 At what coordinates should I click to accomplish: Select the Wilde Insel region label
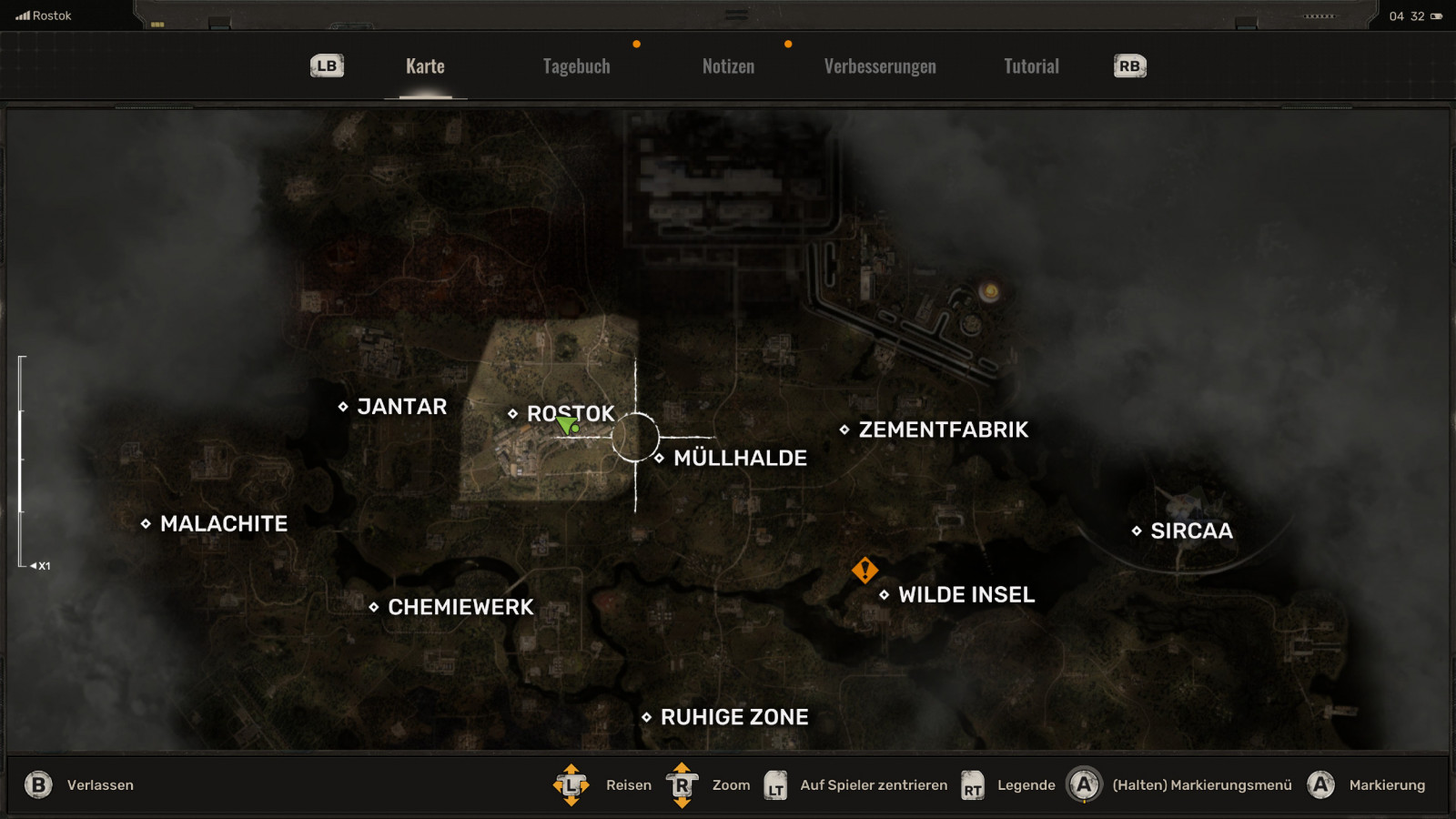966,594
